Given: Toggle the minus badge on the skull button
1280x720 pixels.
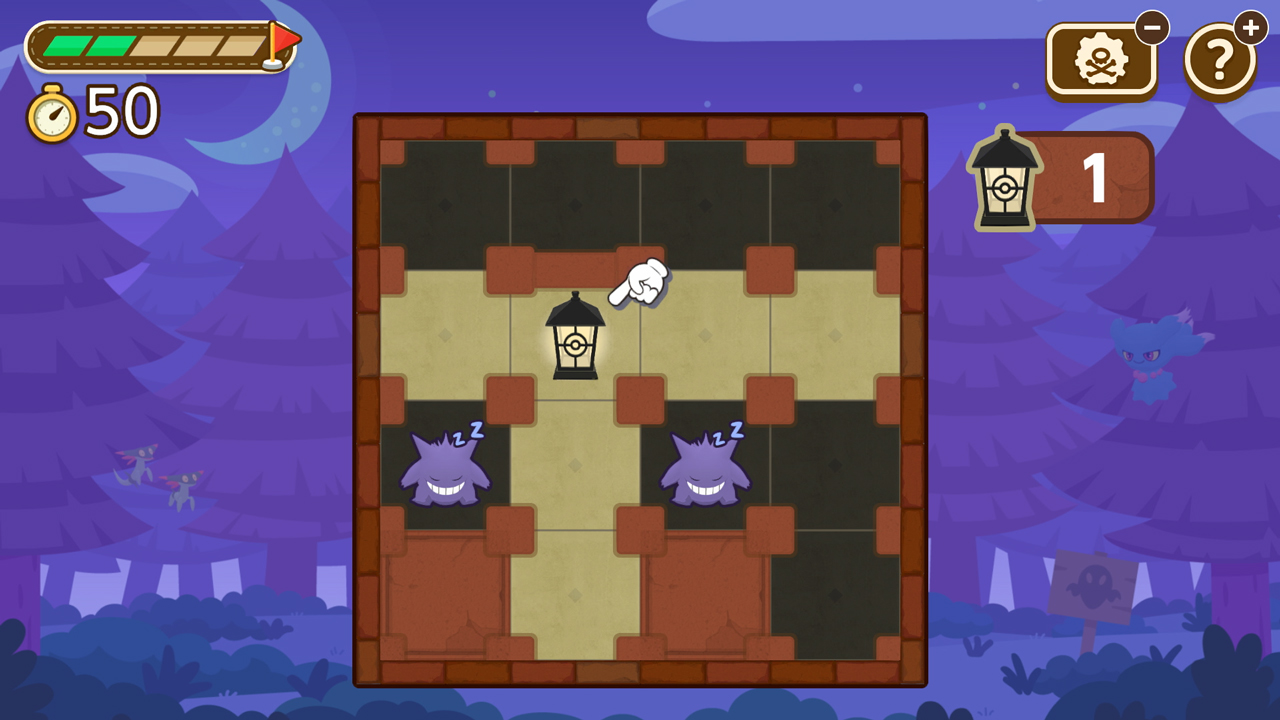Looking at the screenshot, I should (x=1152, y=28).
